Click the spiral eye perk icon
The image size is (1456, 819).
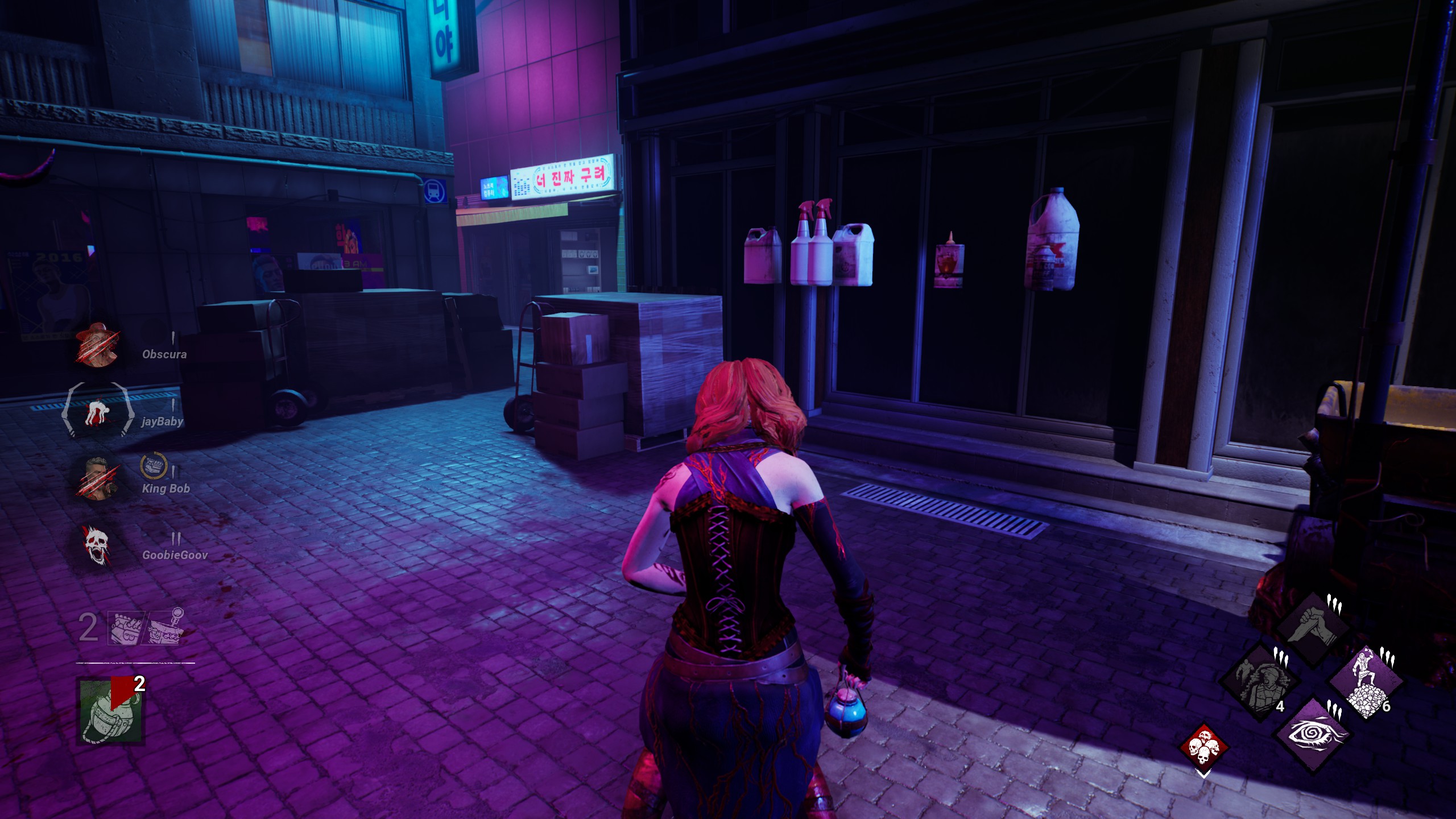pyautogui.click(x=1313, y=735)
